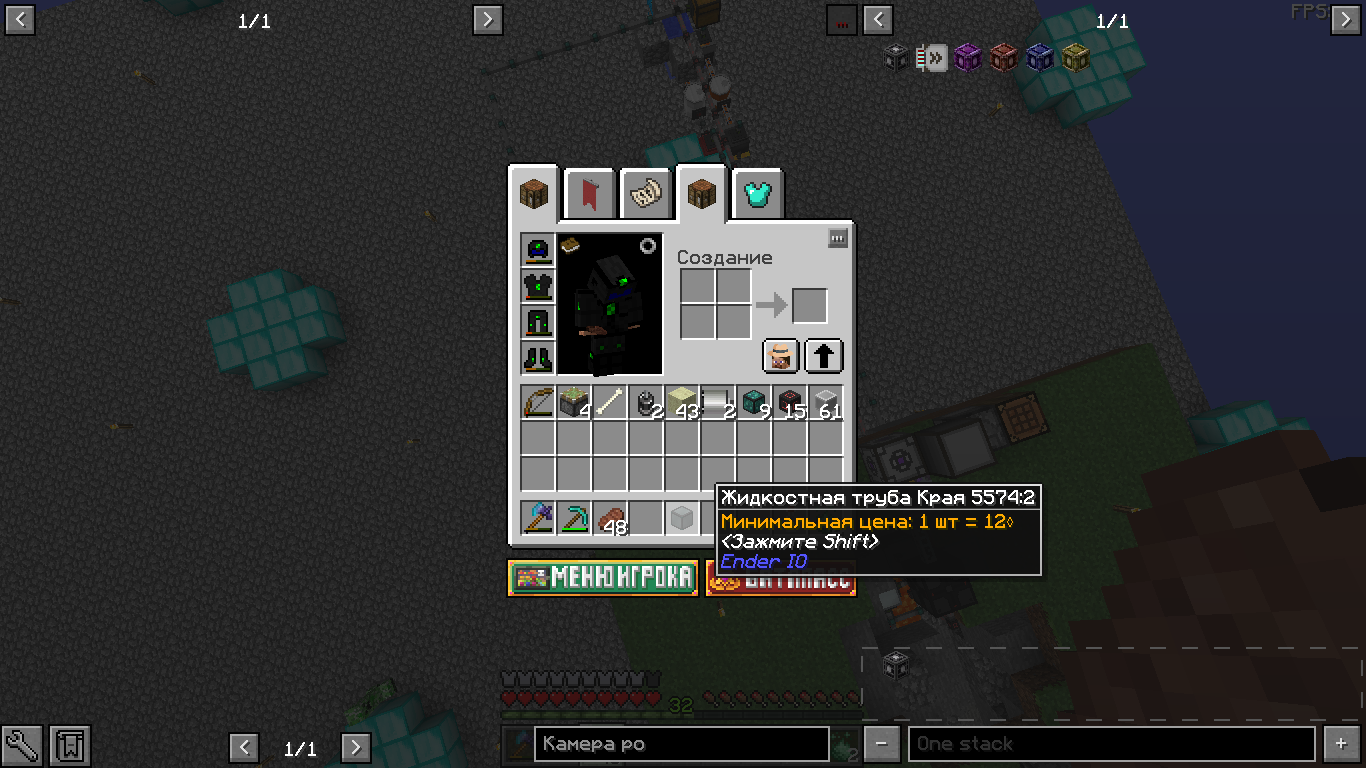This screenshot has width=1366, height=768.
Task: Select the purple cube in item panel
Action: 967,58
